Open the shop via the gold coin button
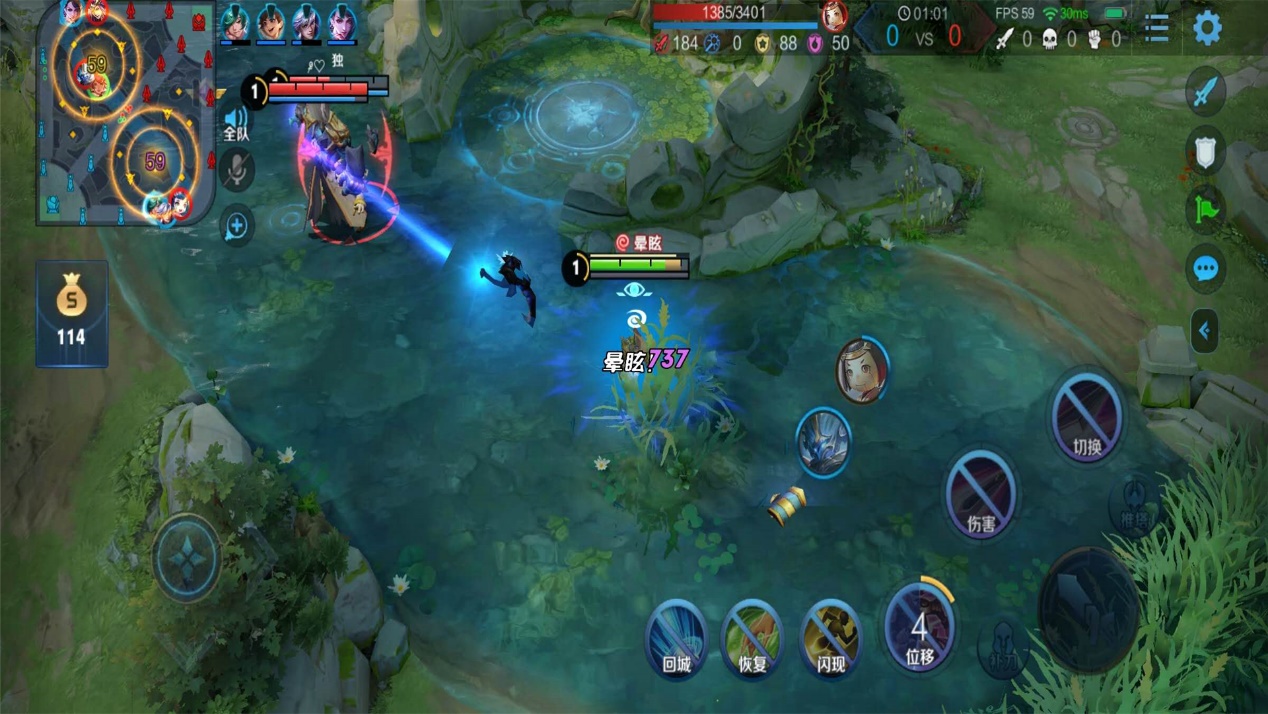 pos(71,312)
